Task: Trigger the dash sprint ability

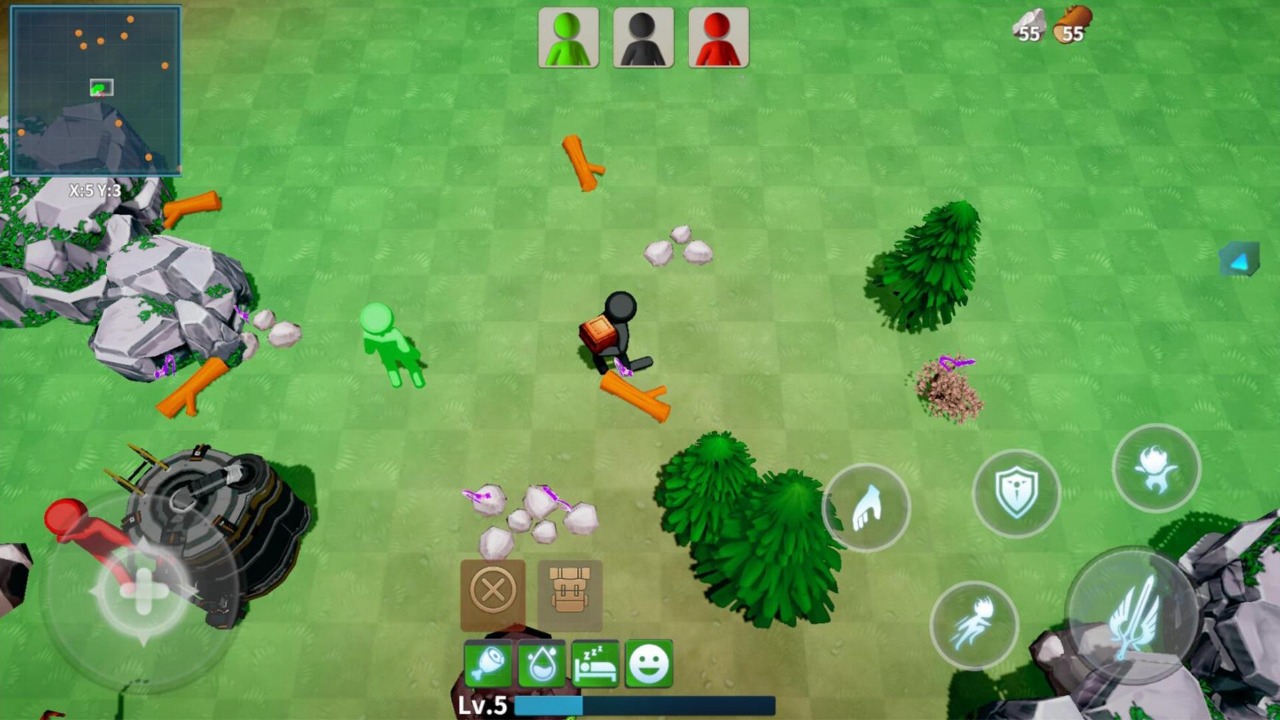Action: click(x=974, y=625)
